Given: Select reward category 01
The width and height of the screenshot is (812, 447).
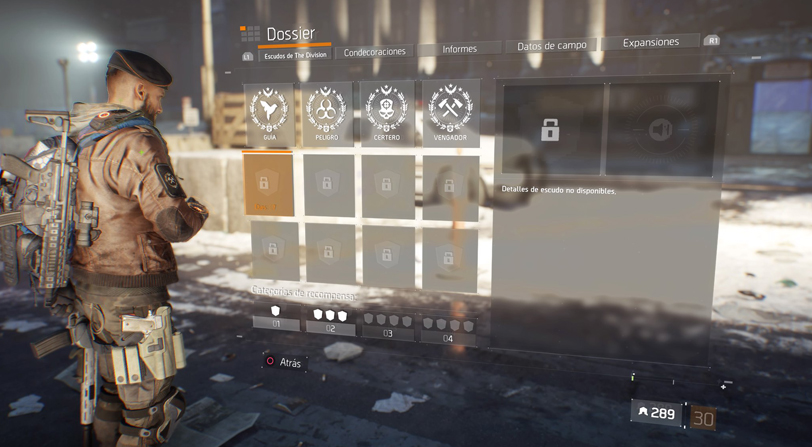Looking at the screenshot, I should [x=276, y=319].
